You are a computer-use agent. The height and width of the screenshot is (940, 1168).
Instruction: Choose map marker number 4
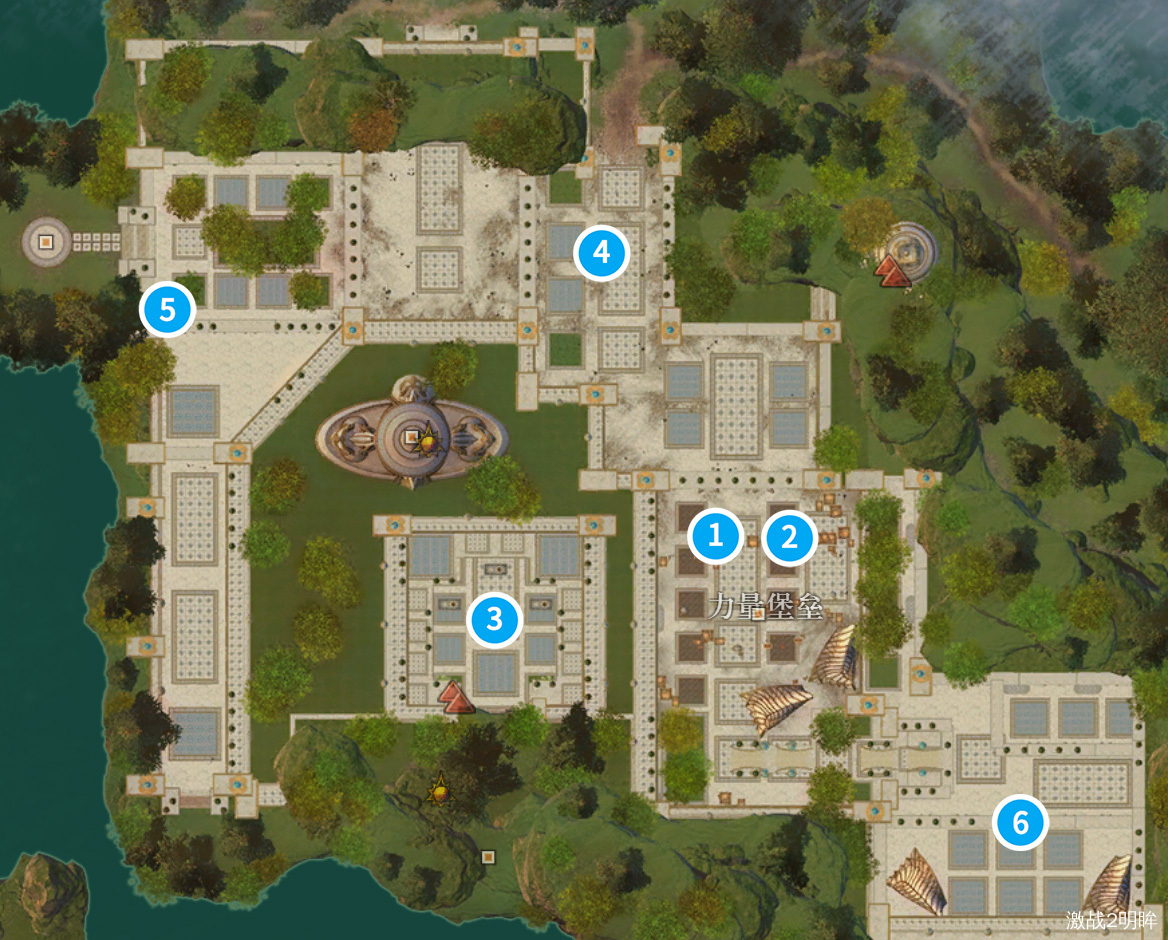[x=601, y=253]
